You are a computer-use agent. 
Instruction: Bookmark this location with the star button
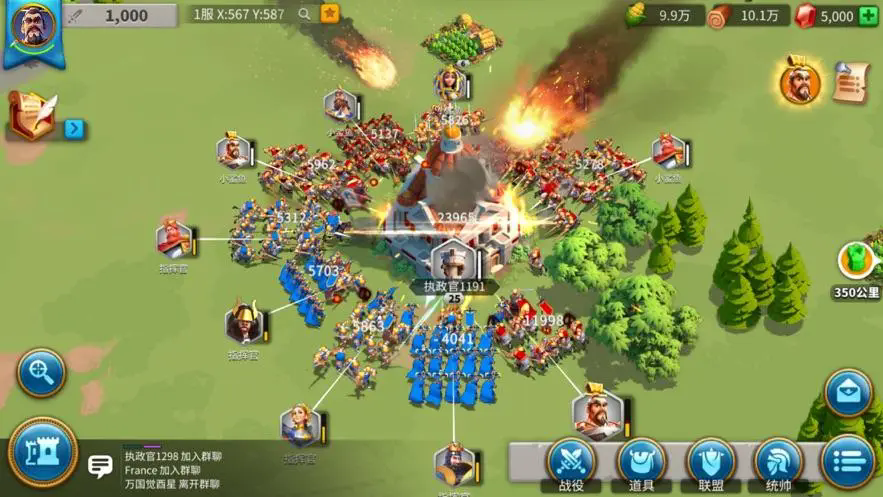(x=329, y=14)
